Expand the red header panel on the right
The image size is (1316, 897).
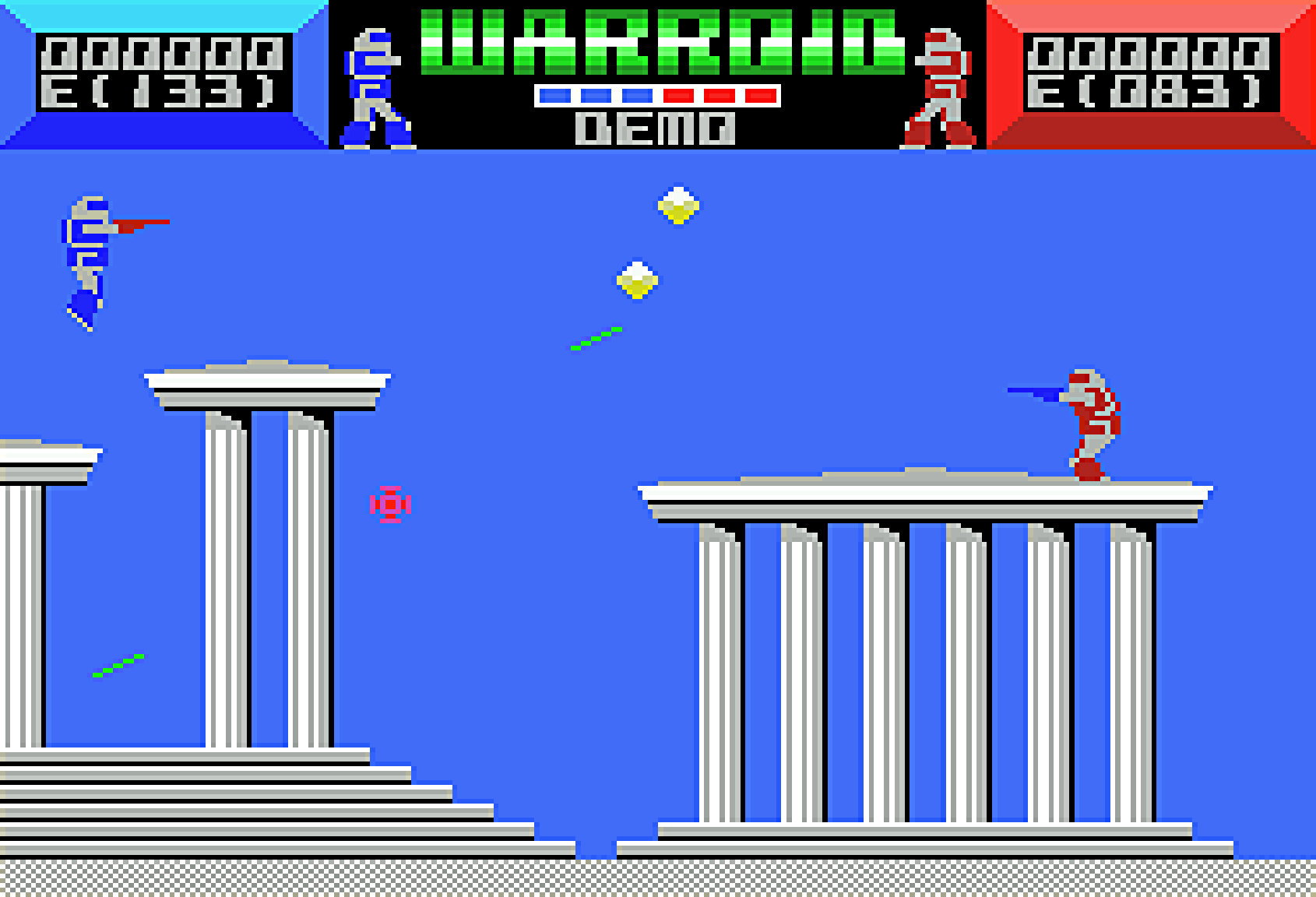[x=1152, y=74]
